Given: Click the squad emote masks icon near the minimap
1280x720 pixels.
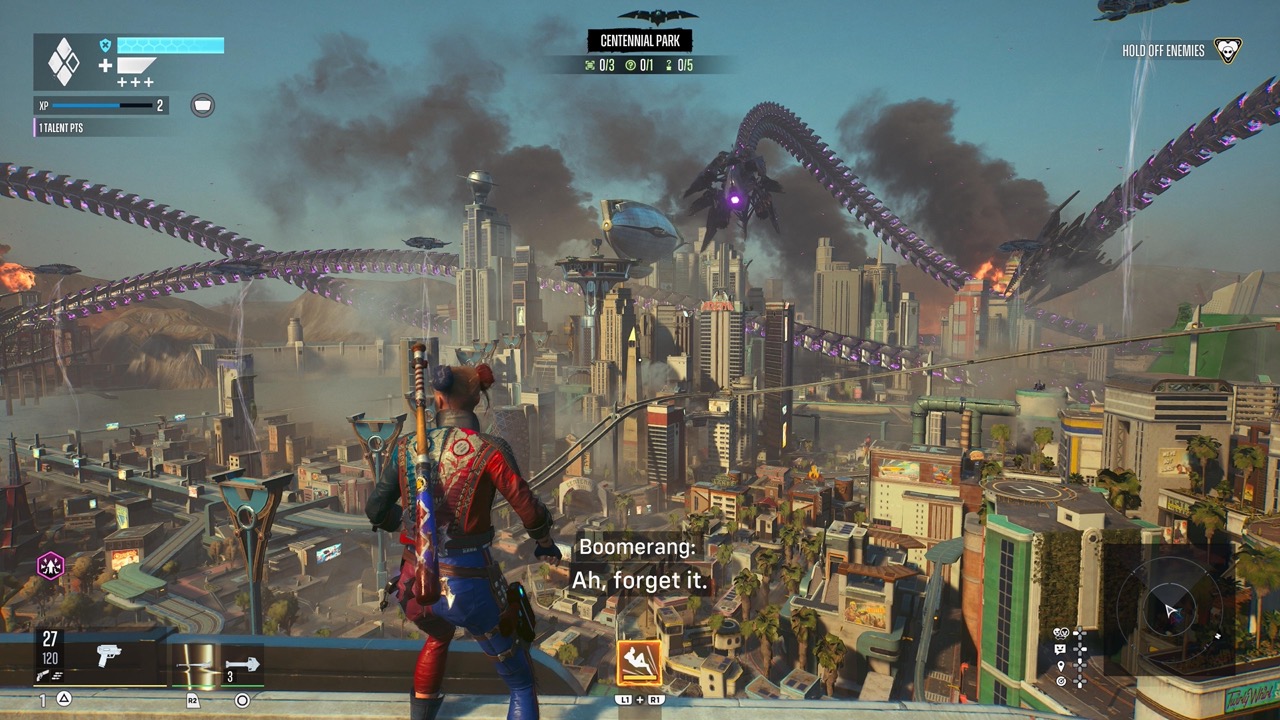Looking at the screenshot, I should tap(1061, 632).
